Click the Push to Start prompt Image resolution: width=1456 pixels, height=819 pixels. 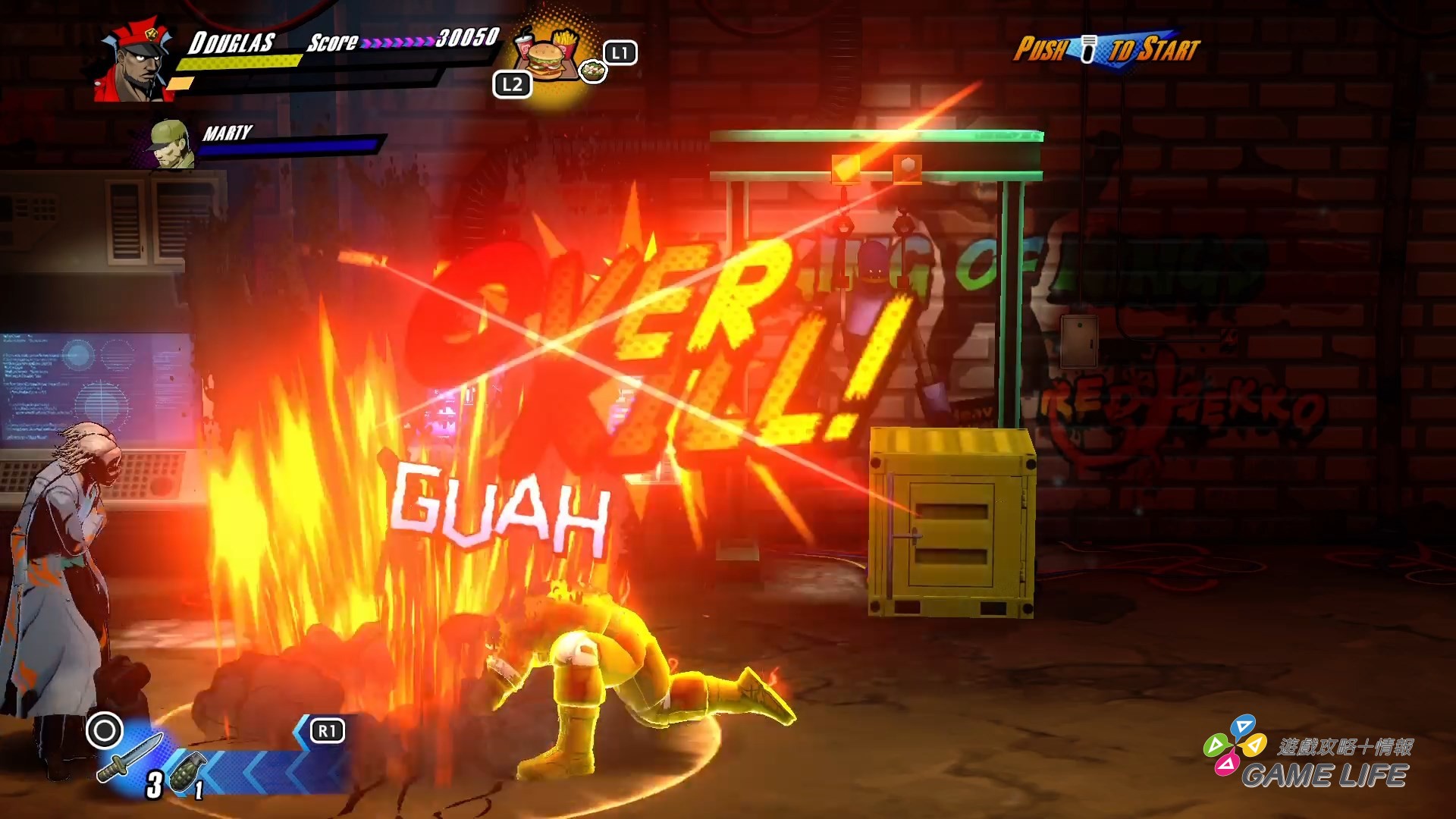tap(1107, 49)
